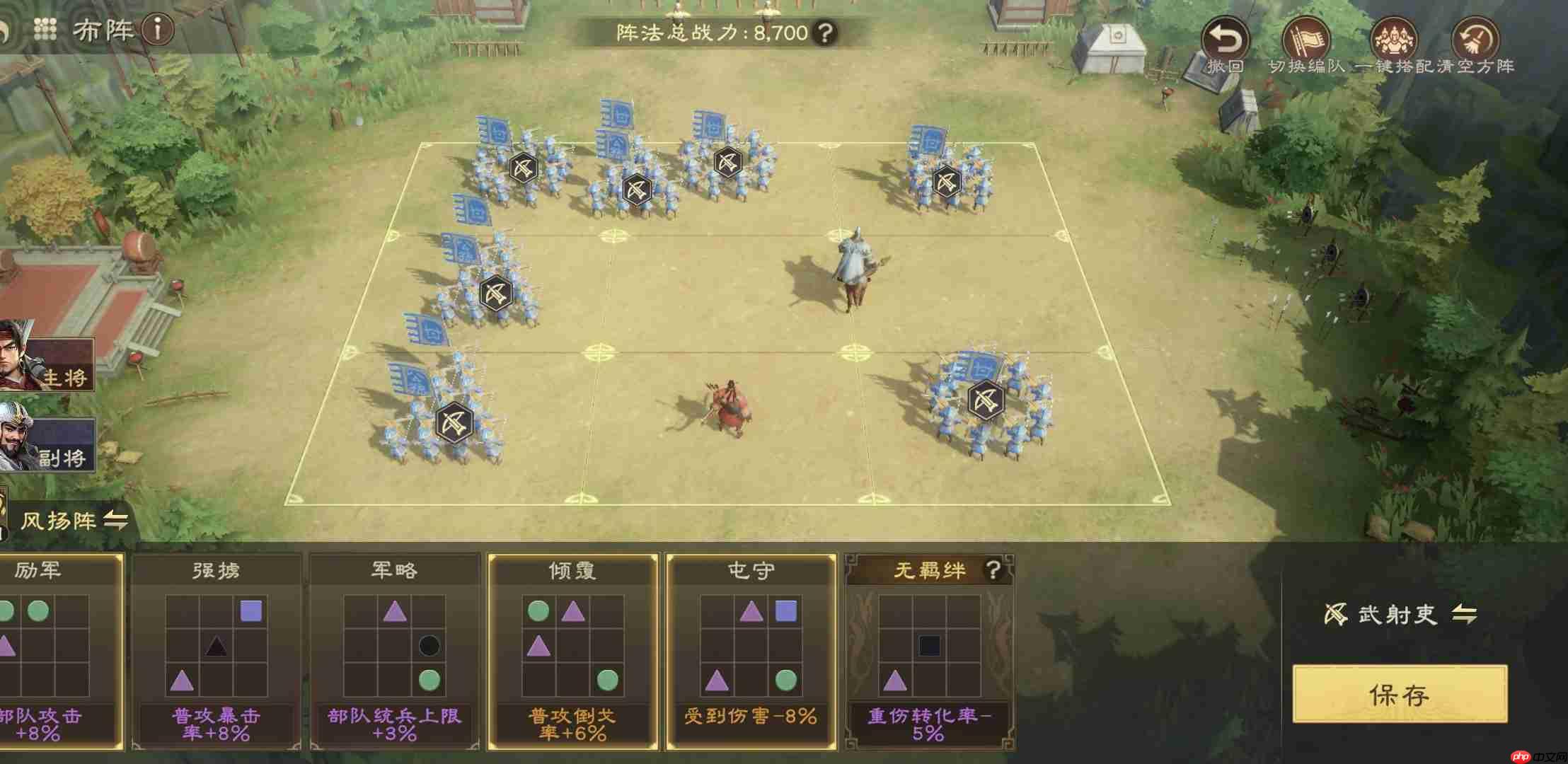
Task: Select the crossbow squad icon near top right of field
Action: point(948,182)
